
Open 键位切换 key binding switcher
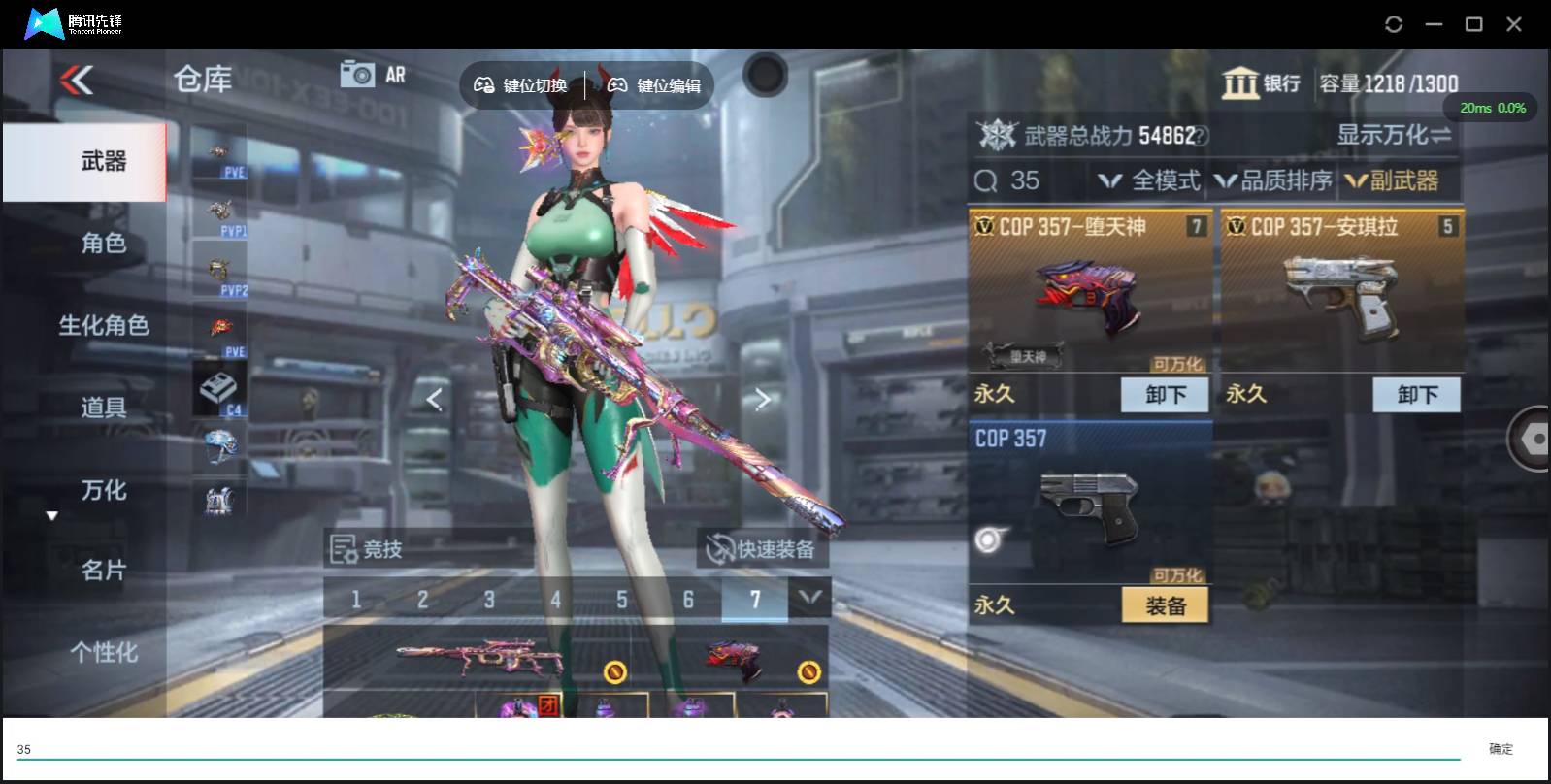[525, 84]
